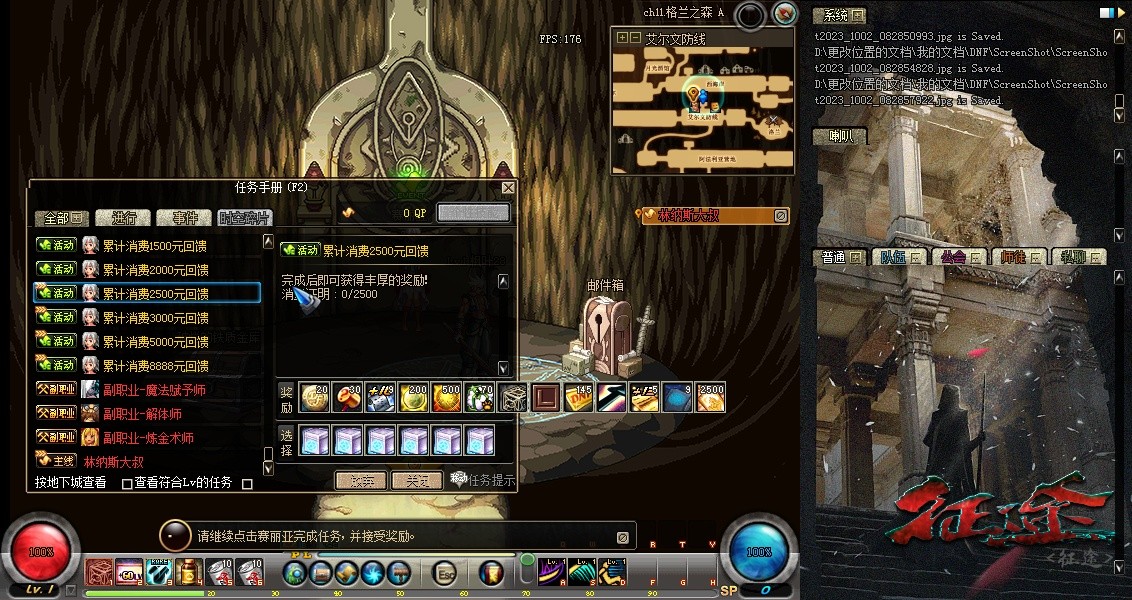
Task: Select the 2500 gold reward icon
Action: 710,397
